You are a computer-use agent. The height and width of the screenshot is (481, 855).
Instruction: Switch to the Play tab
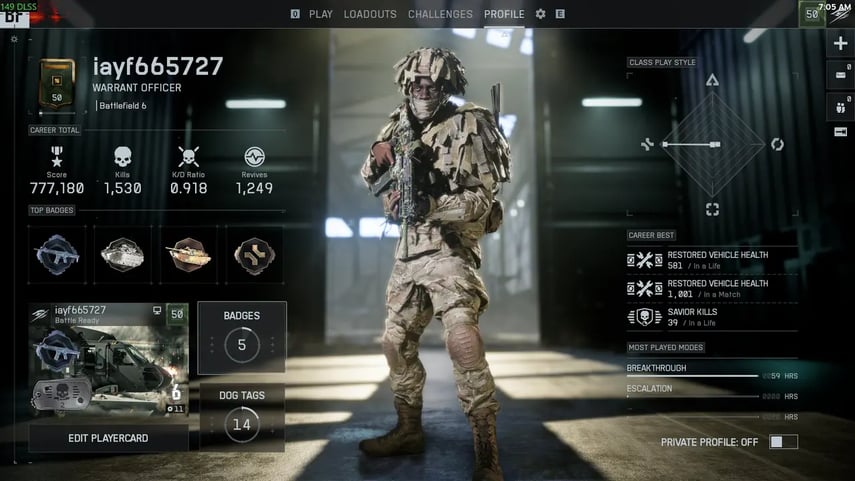coord(320,14)
